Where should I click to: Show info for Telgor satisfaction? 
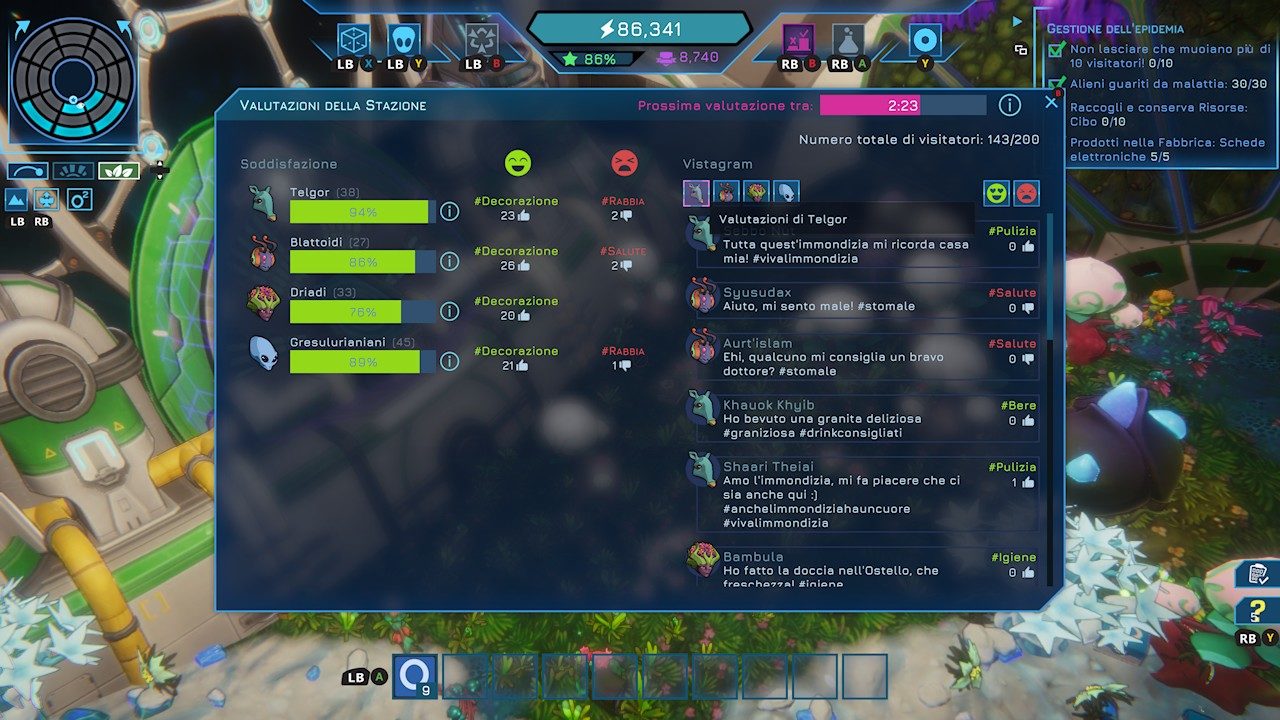450,211
